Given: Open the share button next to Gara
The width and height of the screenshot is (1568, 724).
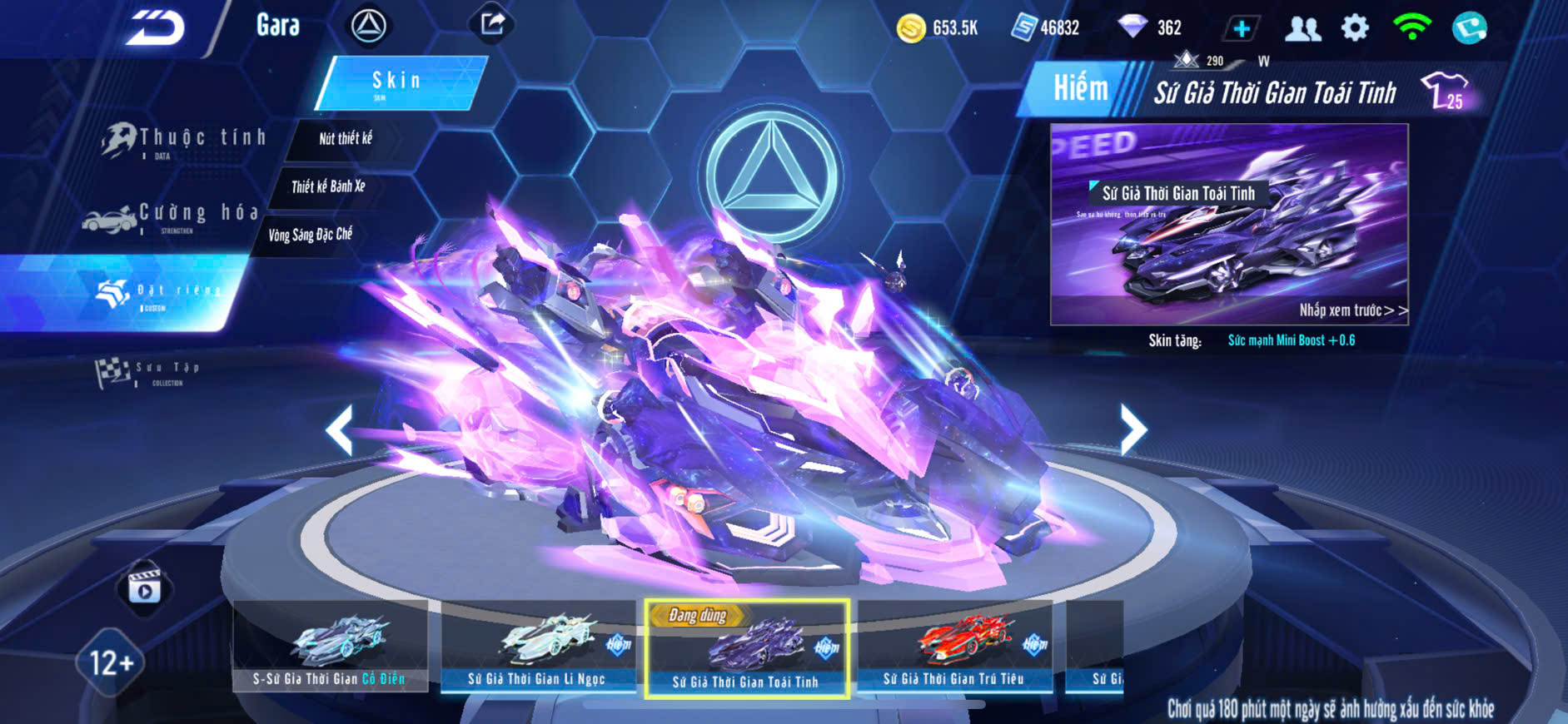Looking at the screenshot, I should [492, 24].
